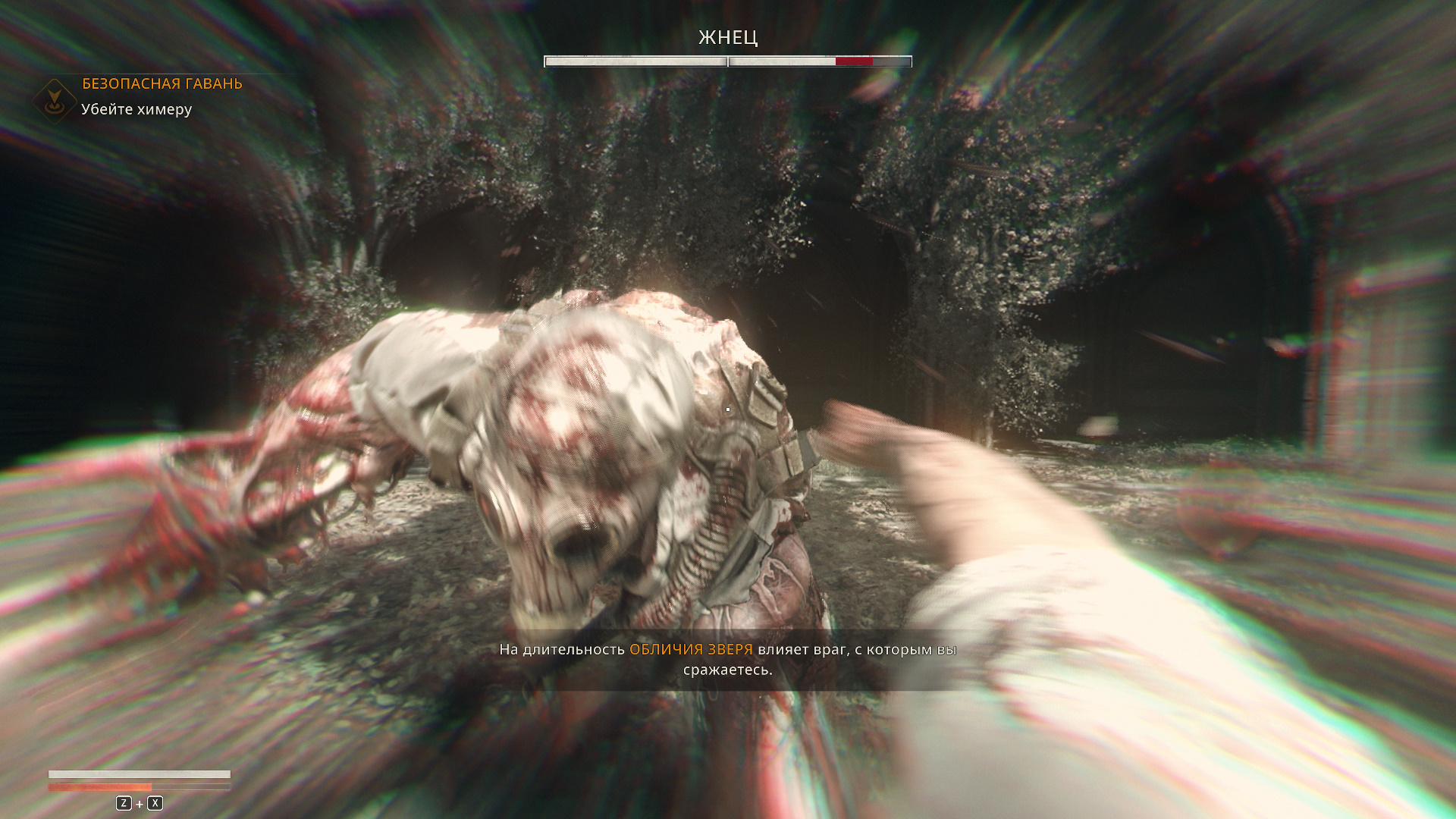
Task: Select the Безопасная гавань quest title
Action: [162, 83]
